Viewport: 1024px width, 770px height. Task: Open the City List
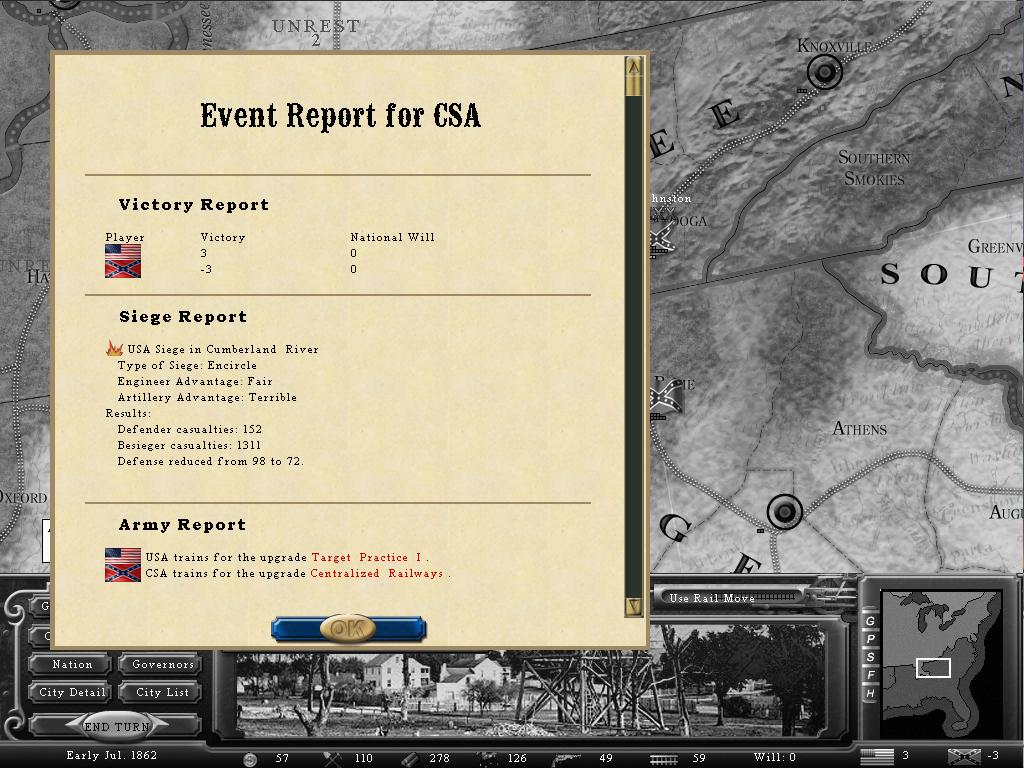point(162,692)
